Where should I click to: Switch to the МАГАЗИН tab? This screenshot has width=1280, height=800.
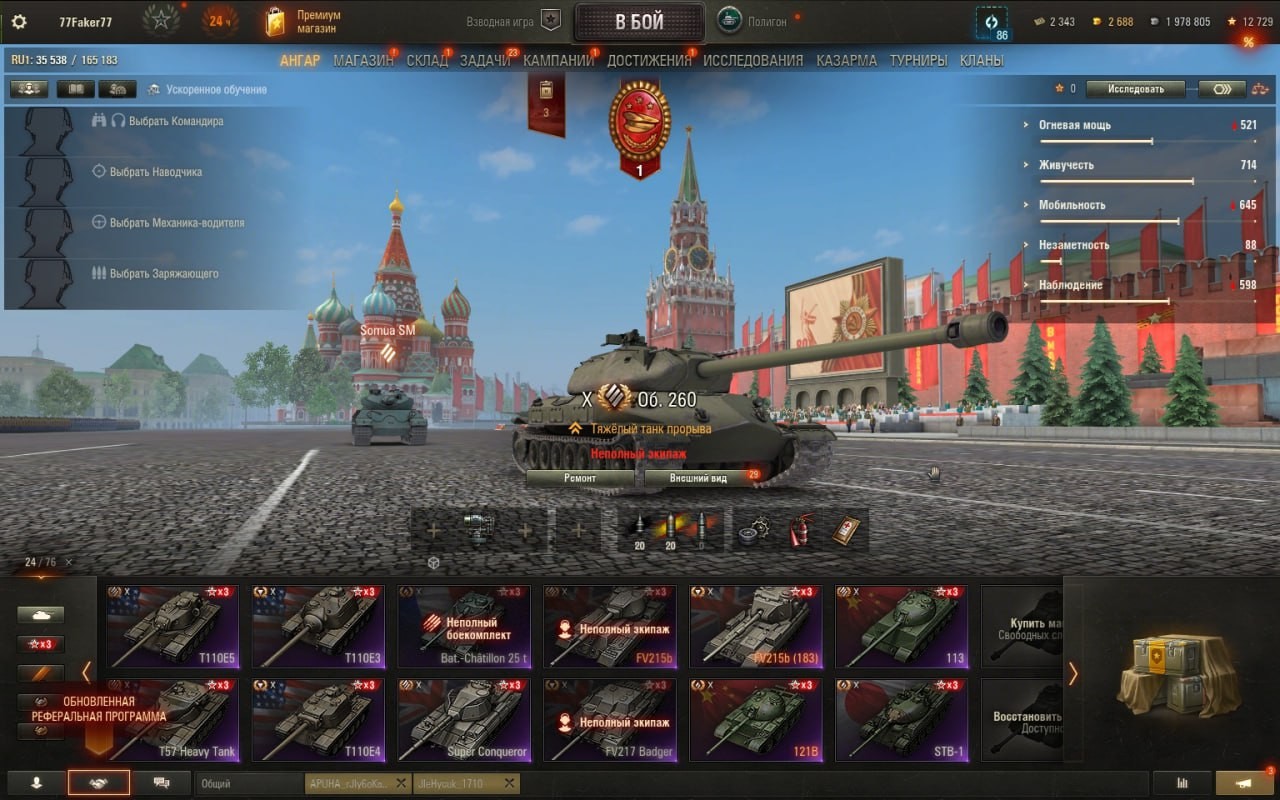point(363,60)
